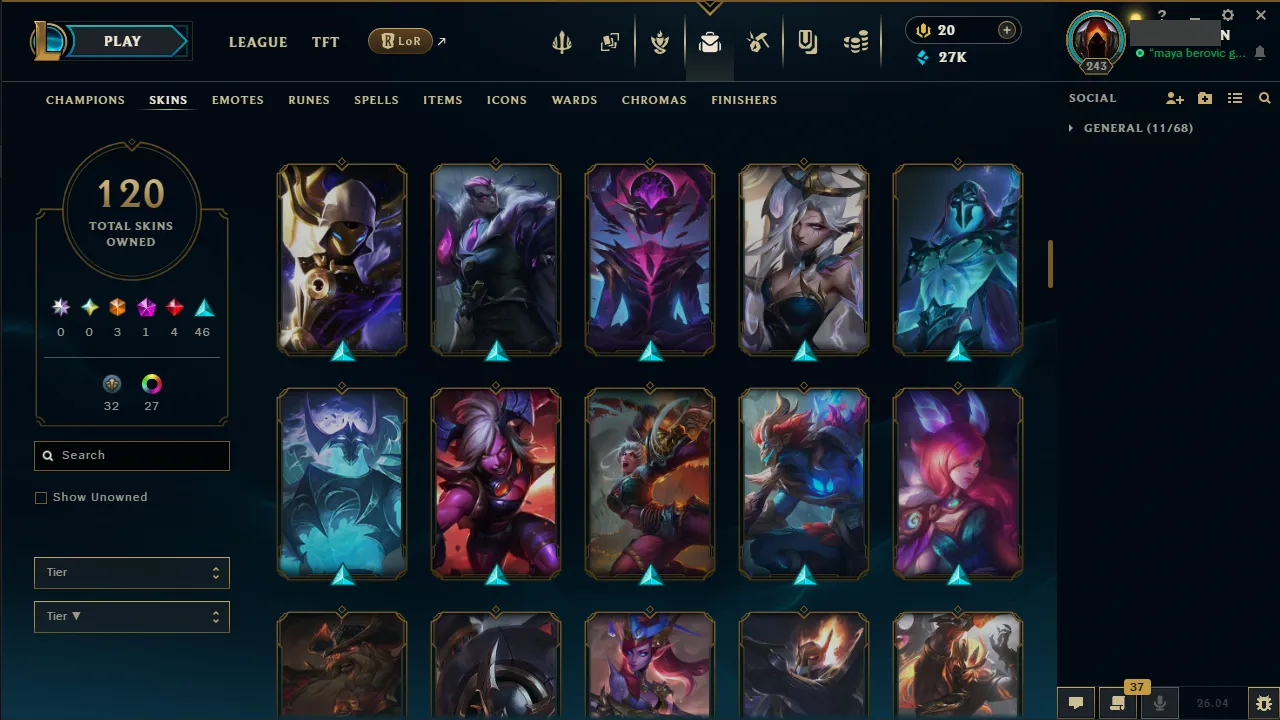Enable the Show Unowned checkbox
Viewport: 1280px width, 720px height.
coord(41,497)
